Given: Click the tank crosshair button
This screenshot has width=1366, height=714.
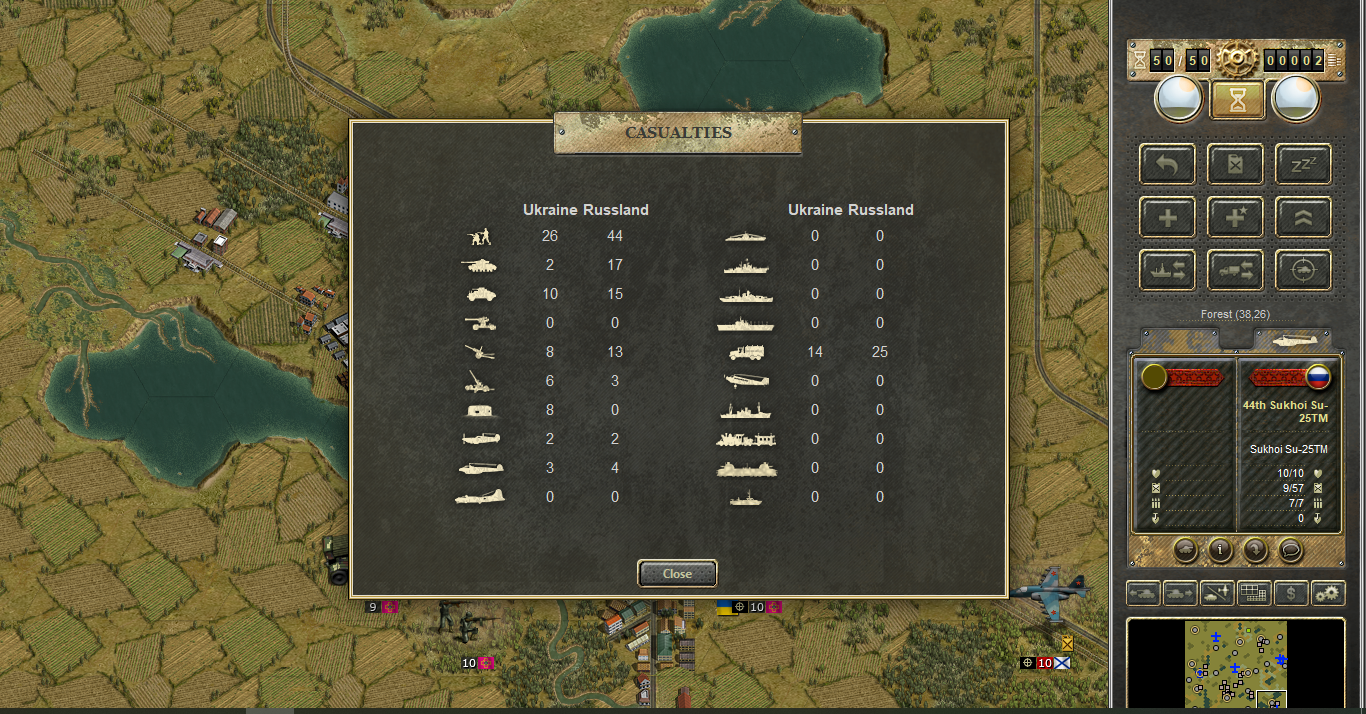Looking at the screenshot, I should [1303, 270].
